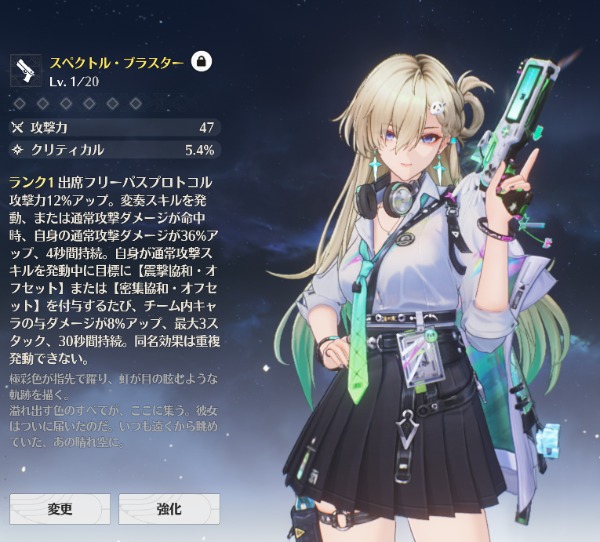Select the 強化 (enhance) button
Screen dimensions: 600x542
pos(169,508)
